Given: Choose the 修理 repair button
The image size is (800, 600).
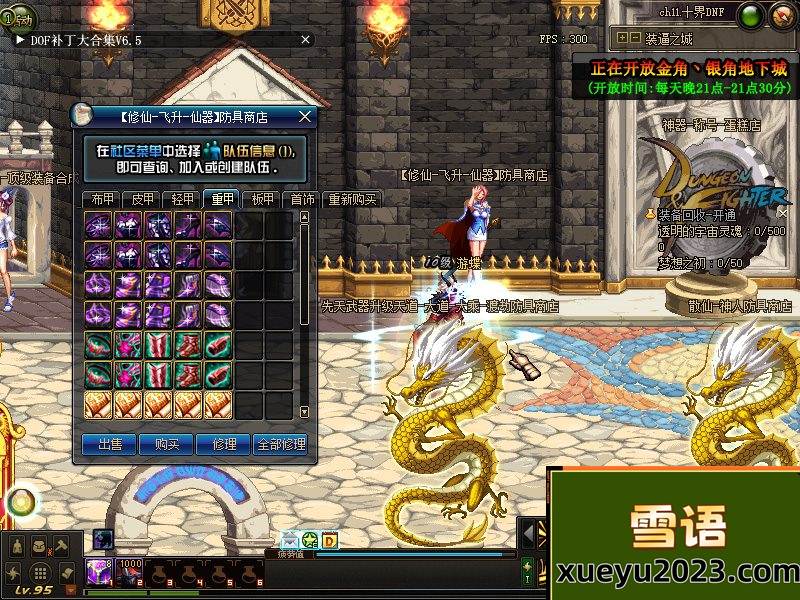Looking at the screenshot, I should [x=223, y=444].
